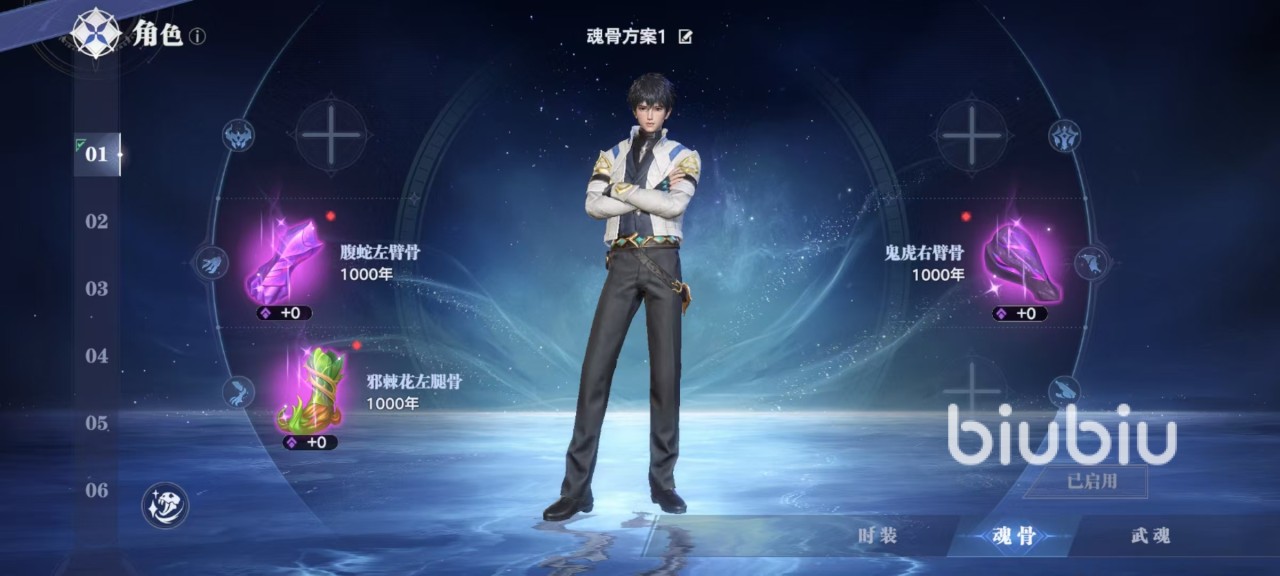
Task: Select the 邪棘花左腿骨 soul bone slot
Action: pos(310,390)
